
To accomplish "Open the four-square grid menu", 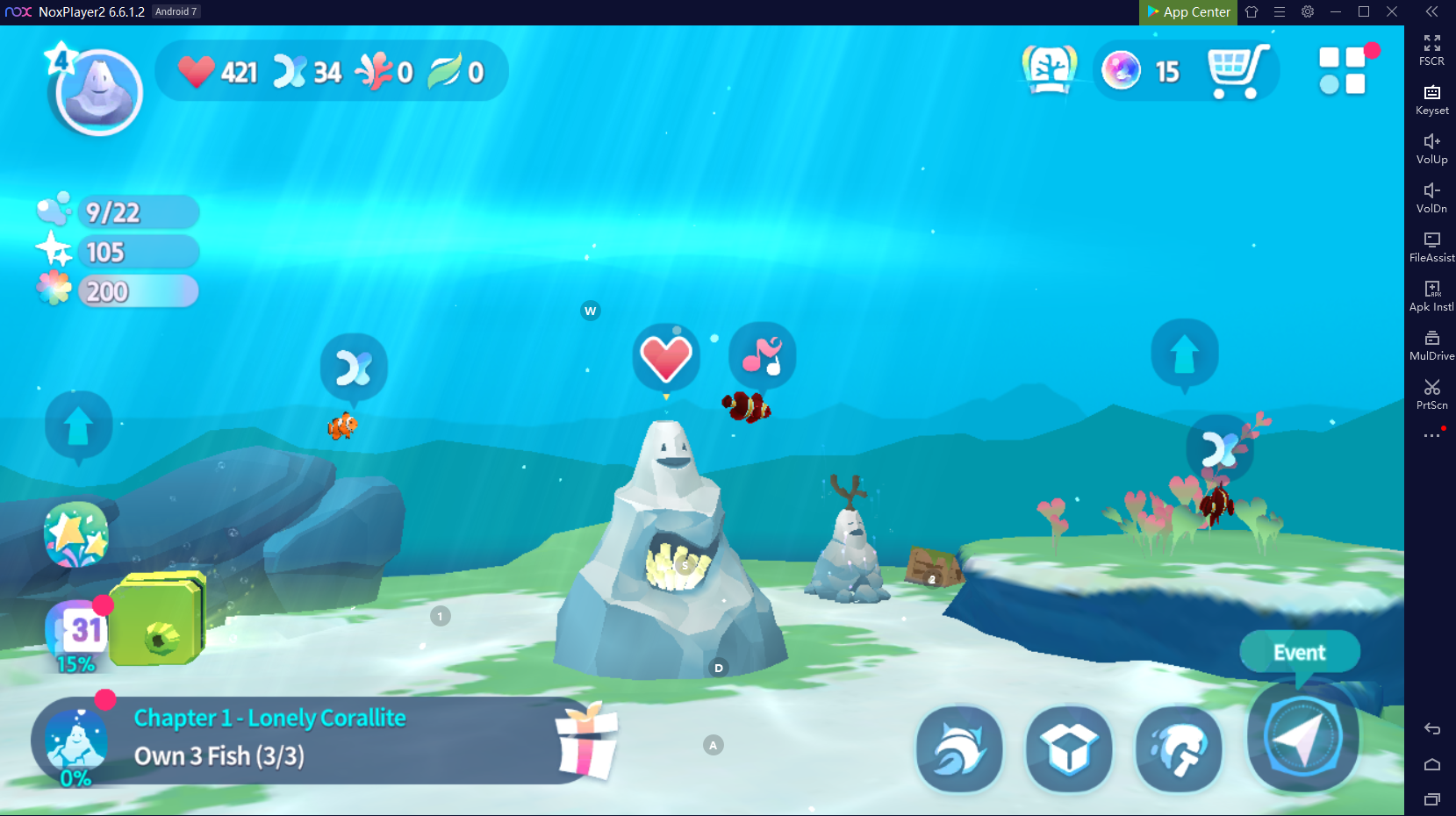I will [1343, 71].
